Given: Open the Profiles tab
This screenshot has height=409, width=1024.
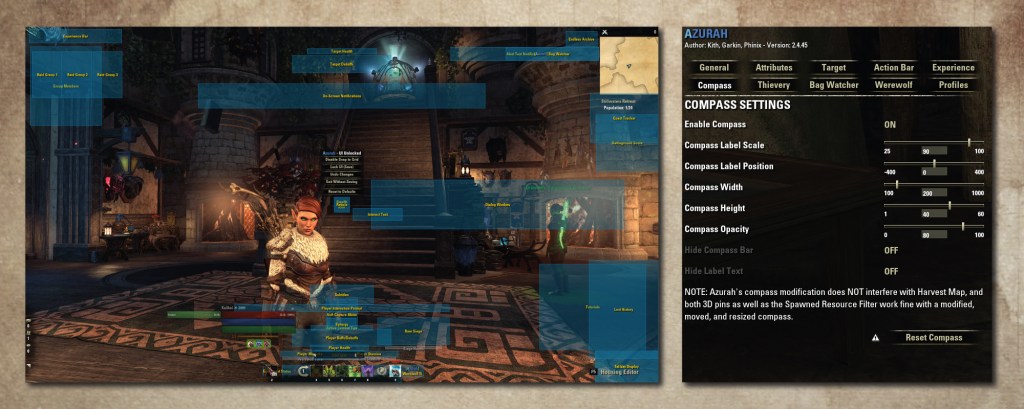Looking at the screenshot, I should pos(953,85).
